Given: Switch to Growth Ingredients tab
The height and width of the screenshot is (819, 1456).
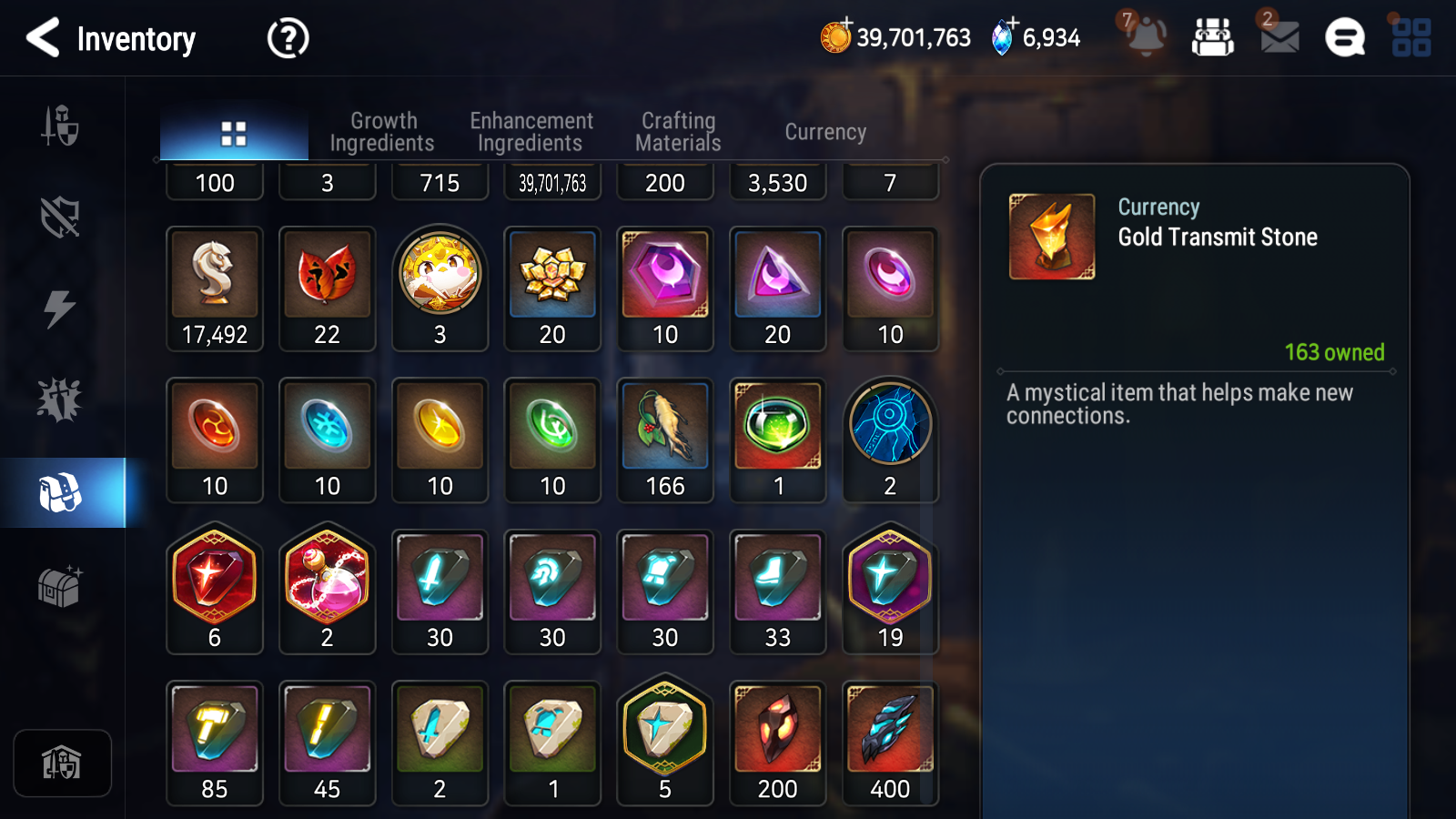Looking at the screenshot, I should pyautogui.click(x=382, y=132).
